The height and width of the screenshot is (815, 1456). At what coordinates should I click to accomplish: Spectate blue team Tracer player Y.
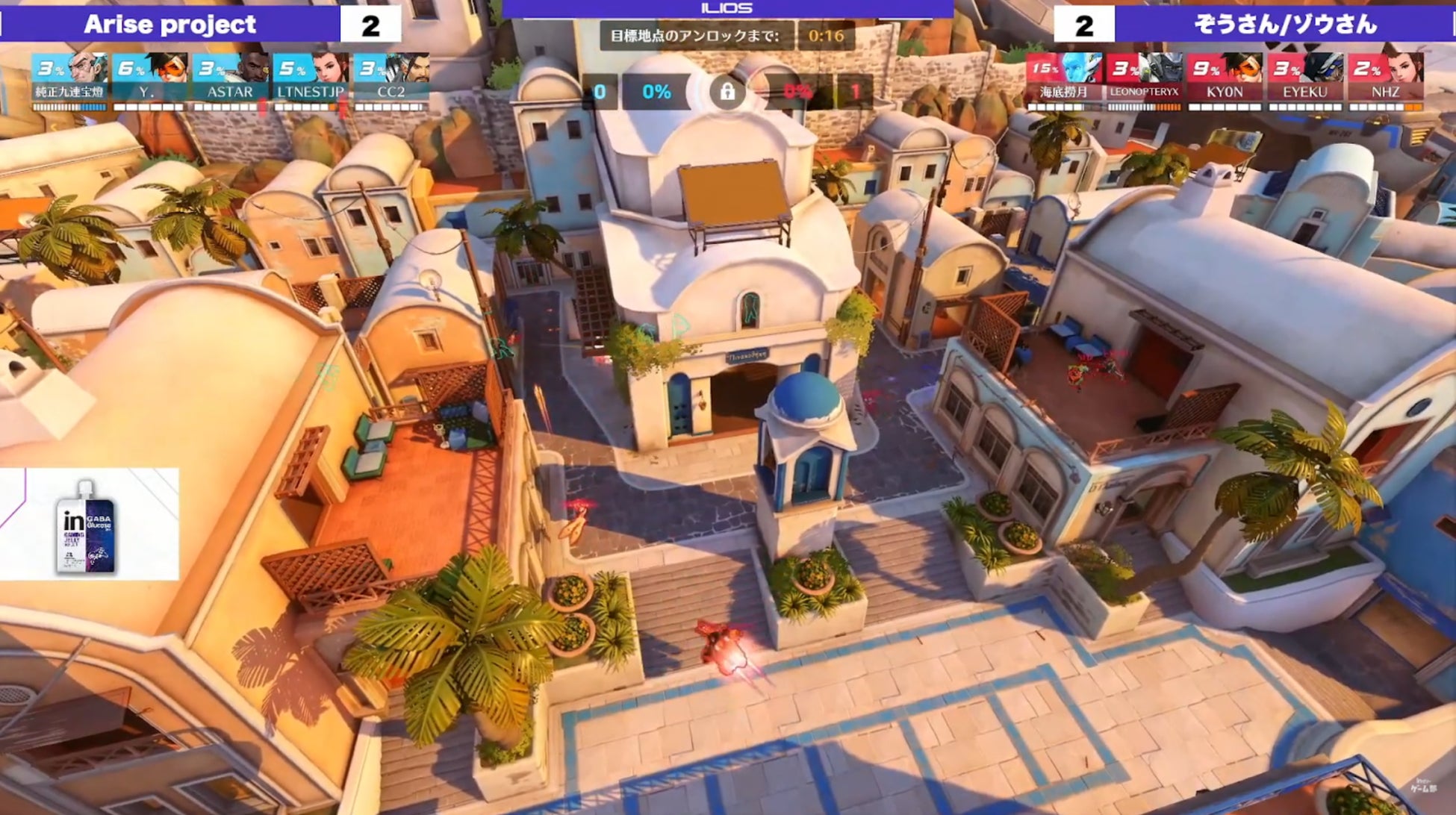click(x=149, y=77)
